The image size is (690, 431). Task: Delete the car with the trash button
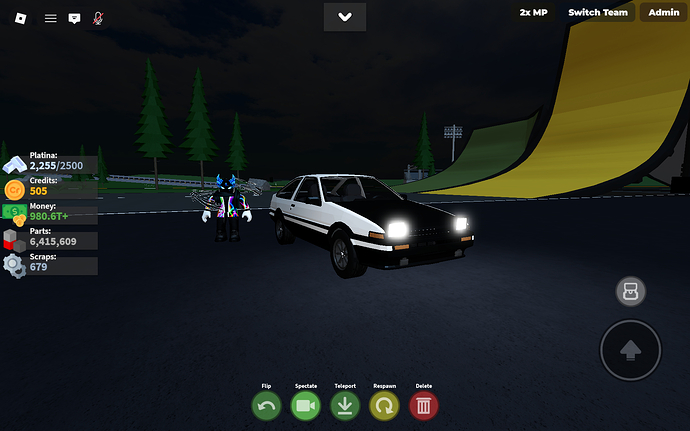[424, 405]
